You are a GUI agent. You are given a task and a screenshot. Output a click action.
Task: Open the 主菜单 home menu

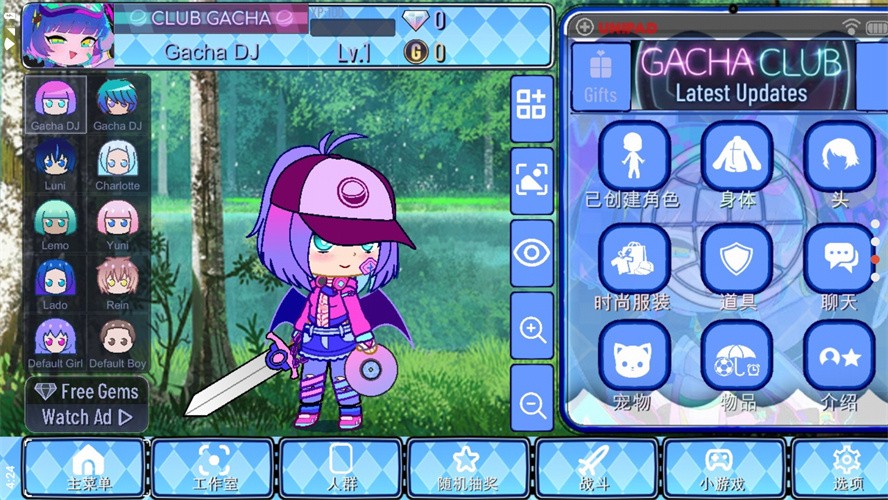87,467
